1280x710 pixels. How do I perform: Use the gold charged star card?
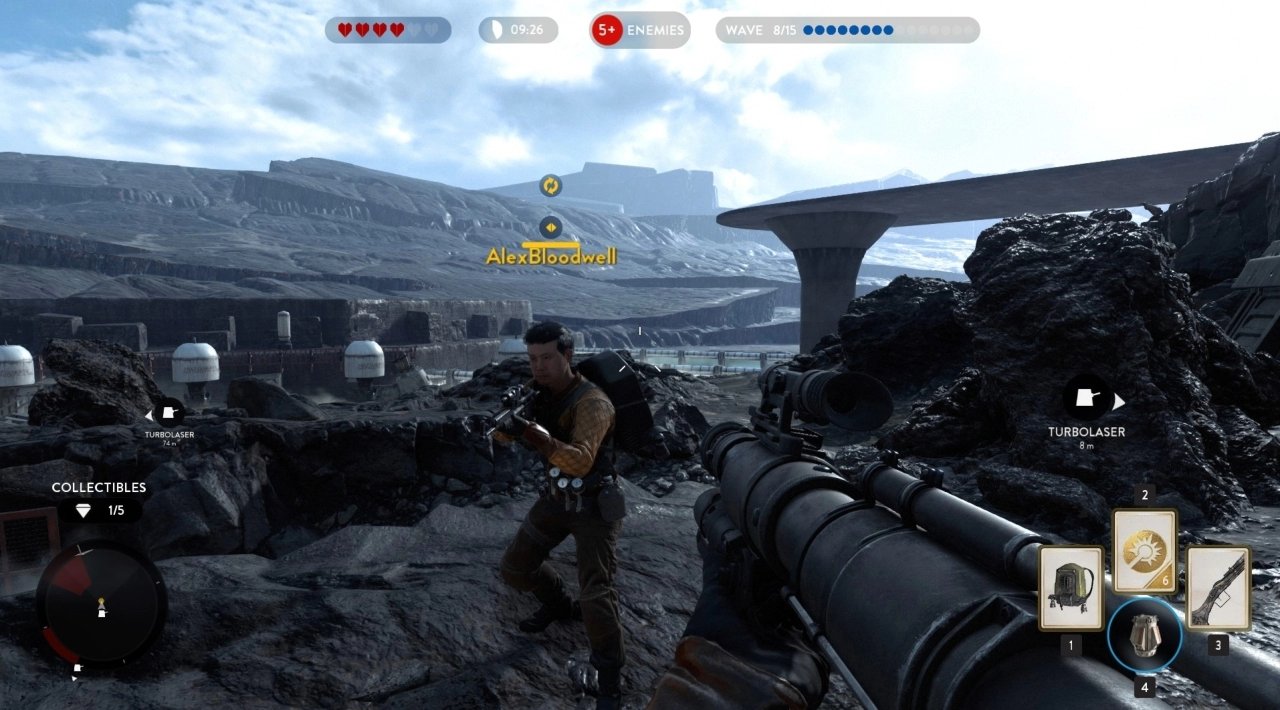click(x=1144, y=550)
